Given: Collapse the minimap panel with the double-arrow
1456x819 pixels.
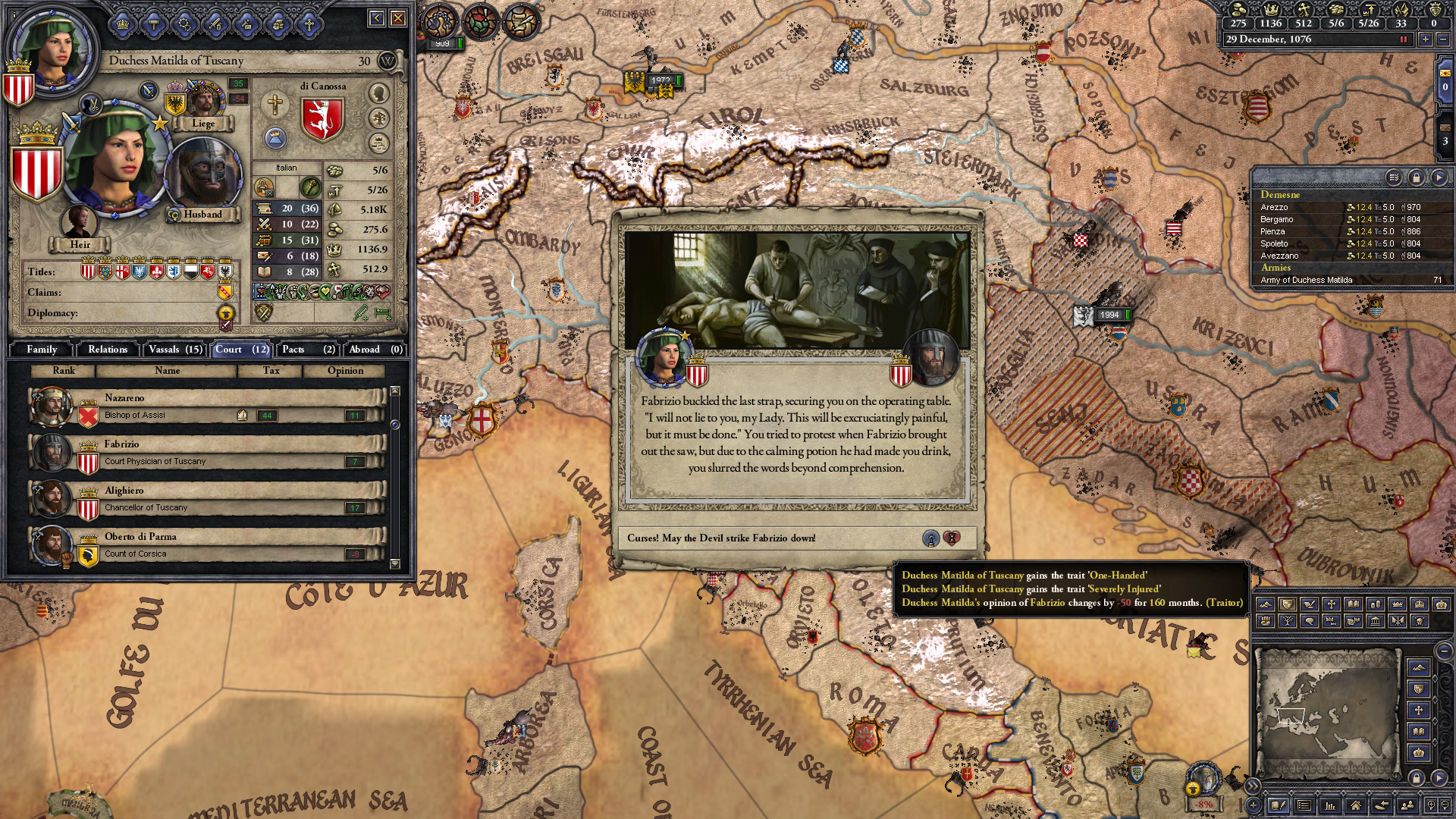Looking at the screenshot, I should point(1254,786).
